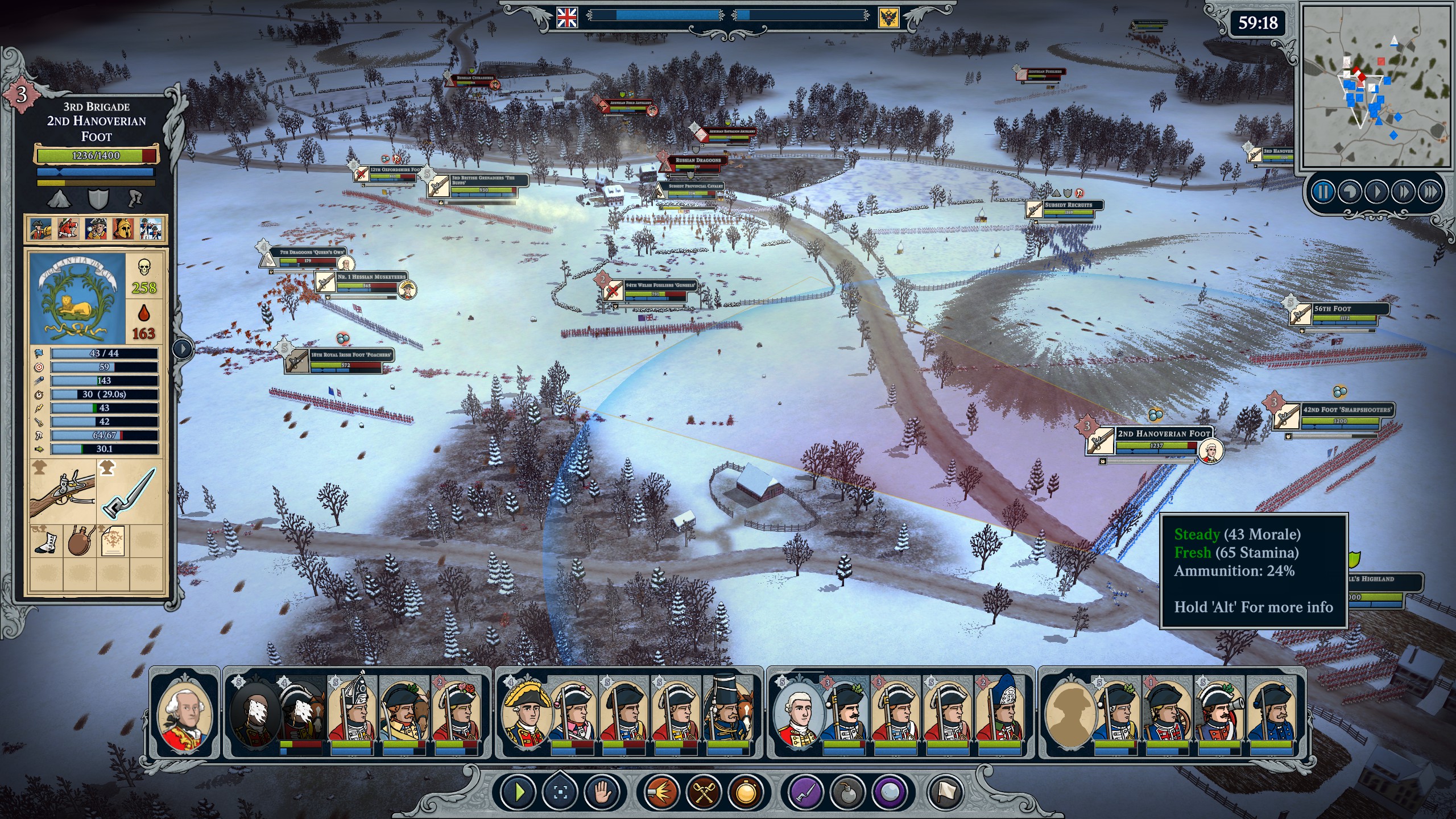Viewport: 1456px width, 819px height.
Task: Set game speed to normal play
Action: point(1376,192)
